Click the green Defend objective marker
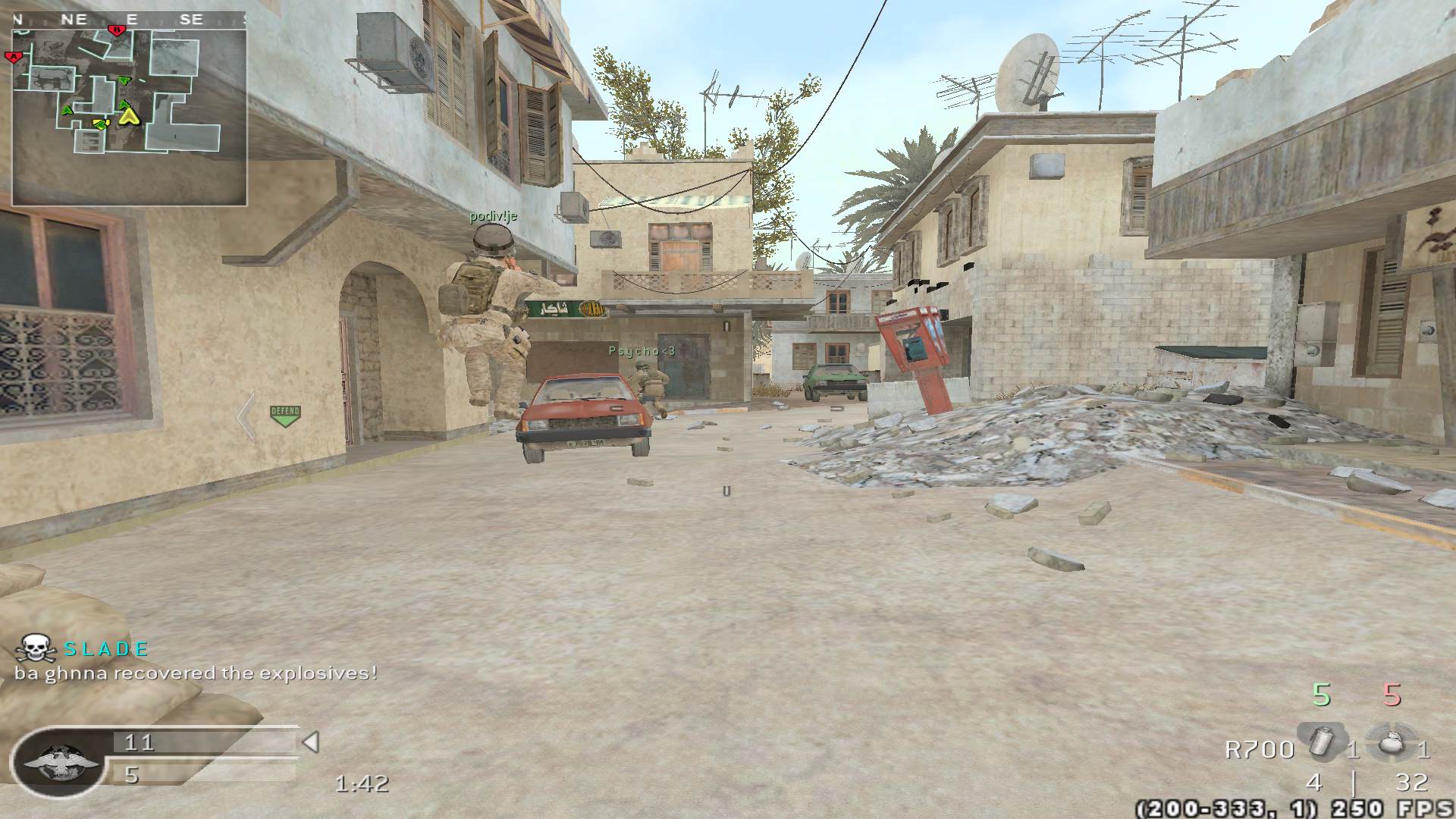The height and width of the screenshot is (819, 1456). 285,416
